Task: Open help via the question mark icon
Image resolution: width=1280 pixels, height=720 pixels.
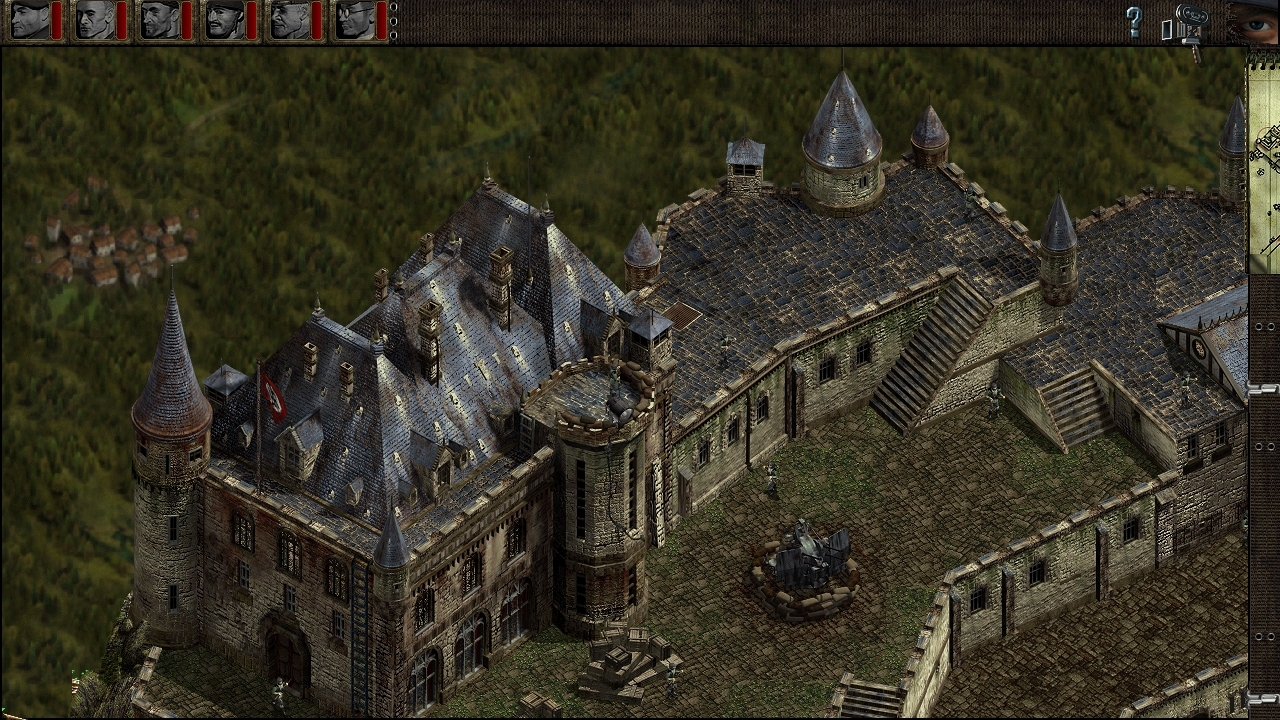Action: (x=1134, y=21)
